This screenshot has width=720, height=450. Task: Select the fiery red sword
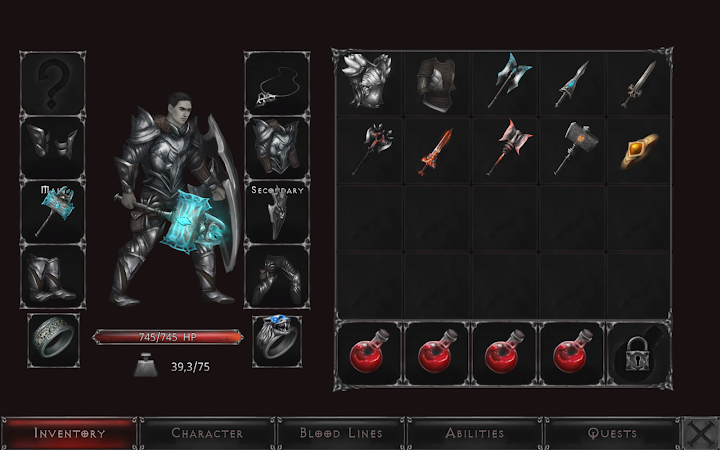click(437, 150)
